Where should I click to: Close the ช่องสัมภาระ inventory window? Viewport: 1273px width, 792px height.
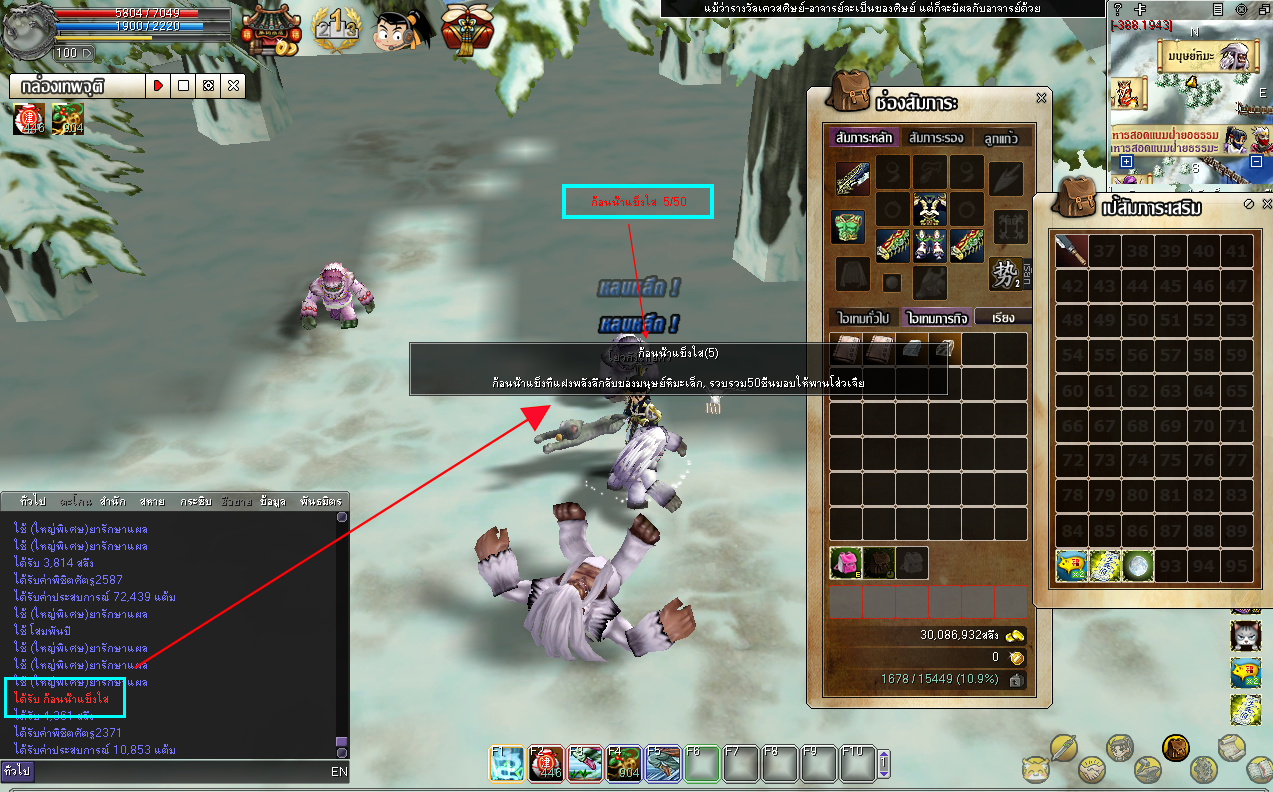click(x=1041, y=98)
